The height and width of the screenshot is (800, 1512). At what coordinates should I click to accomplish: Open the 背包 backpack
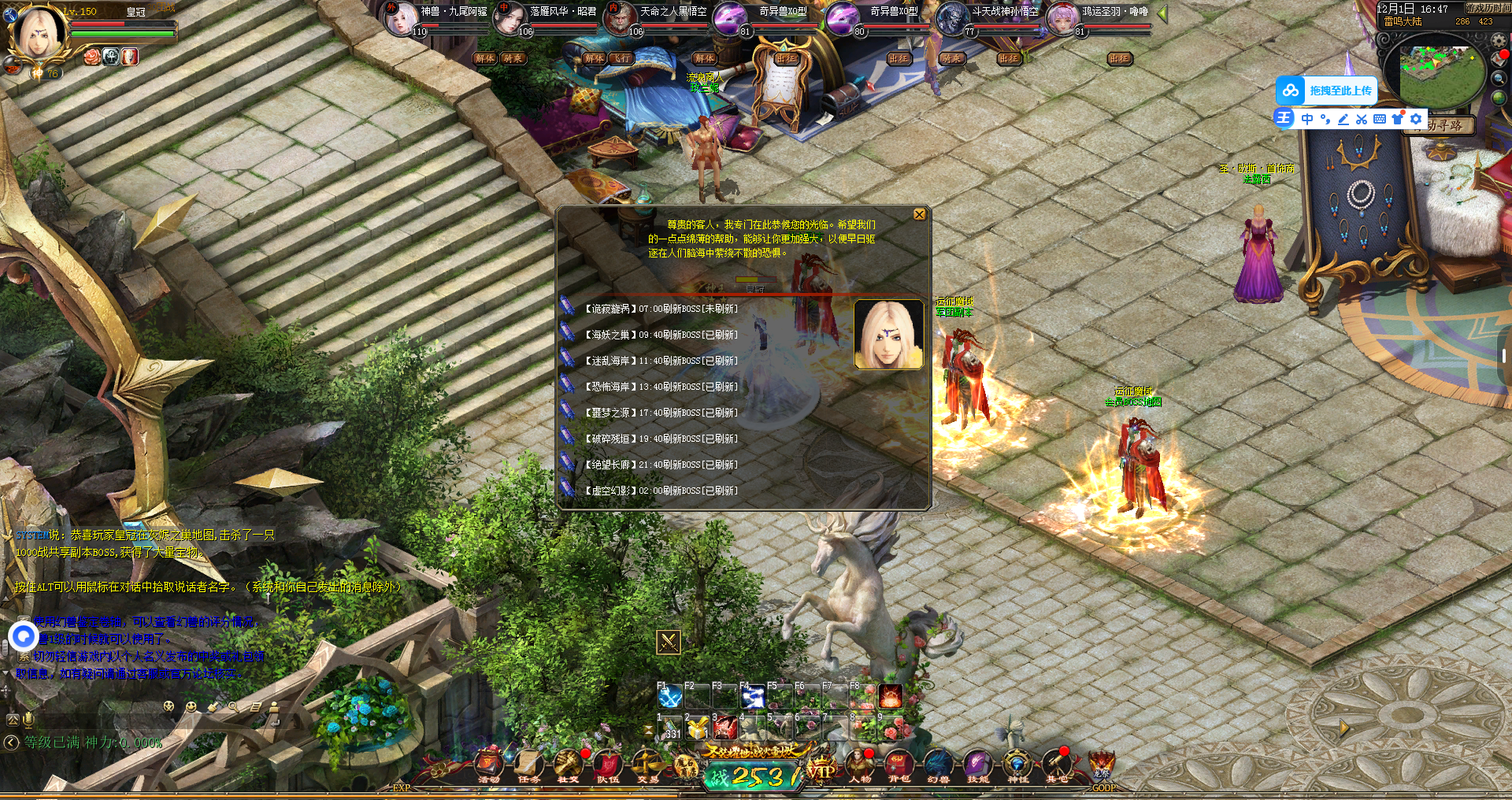[899, 765]
